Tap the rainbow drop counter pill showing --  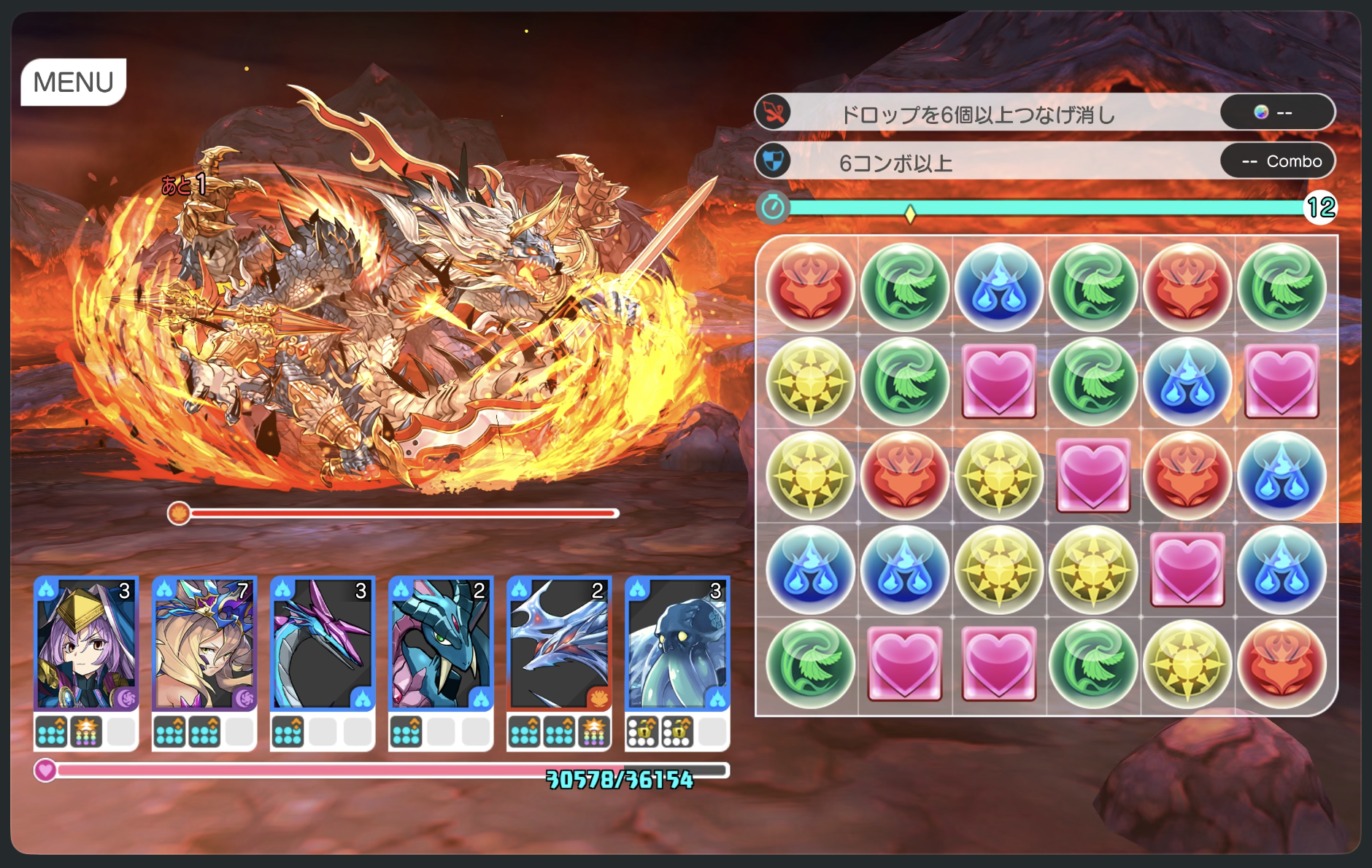pos(1277,112)
